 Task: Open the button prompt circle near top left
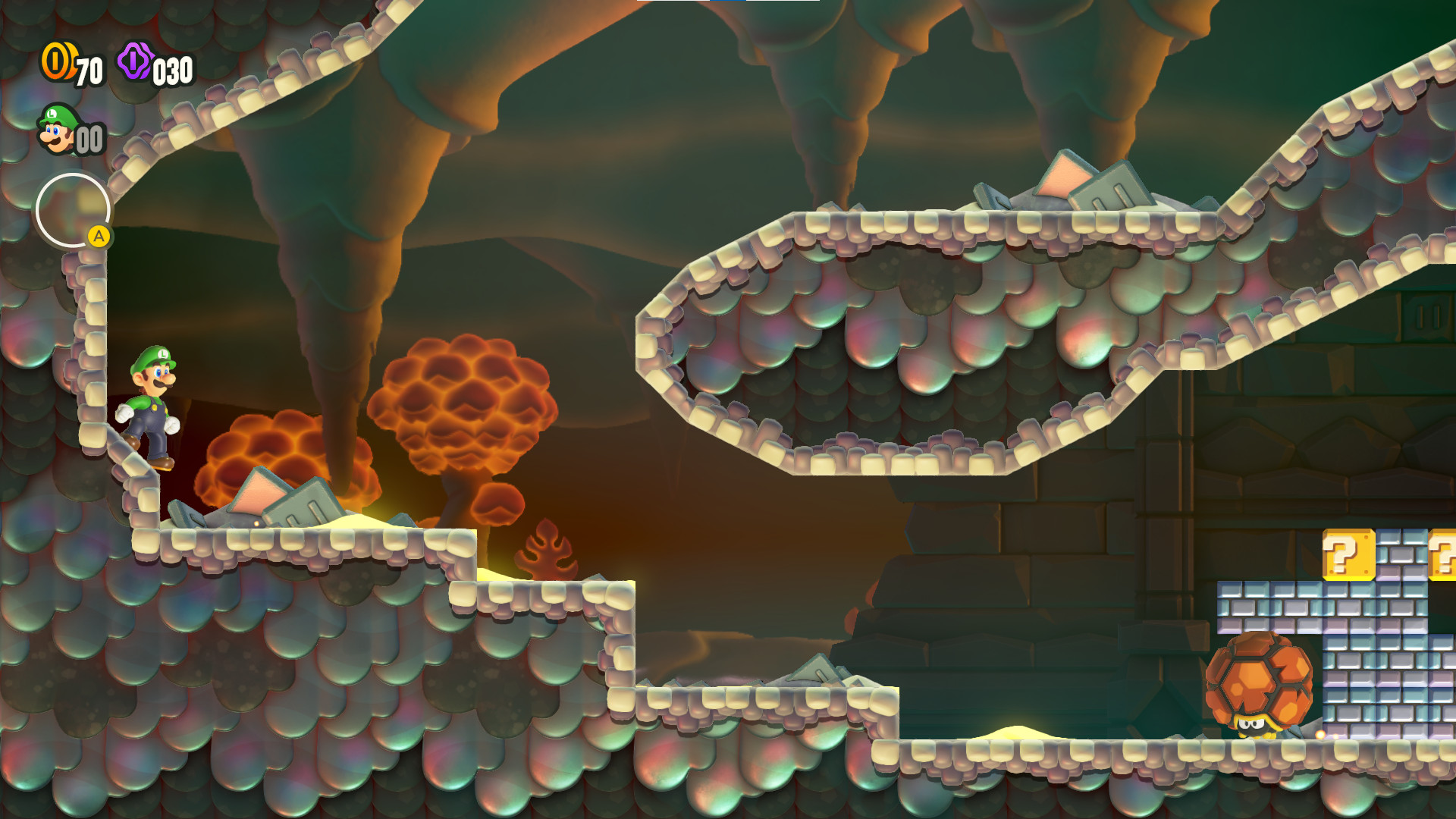(73, 210)
